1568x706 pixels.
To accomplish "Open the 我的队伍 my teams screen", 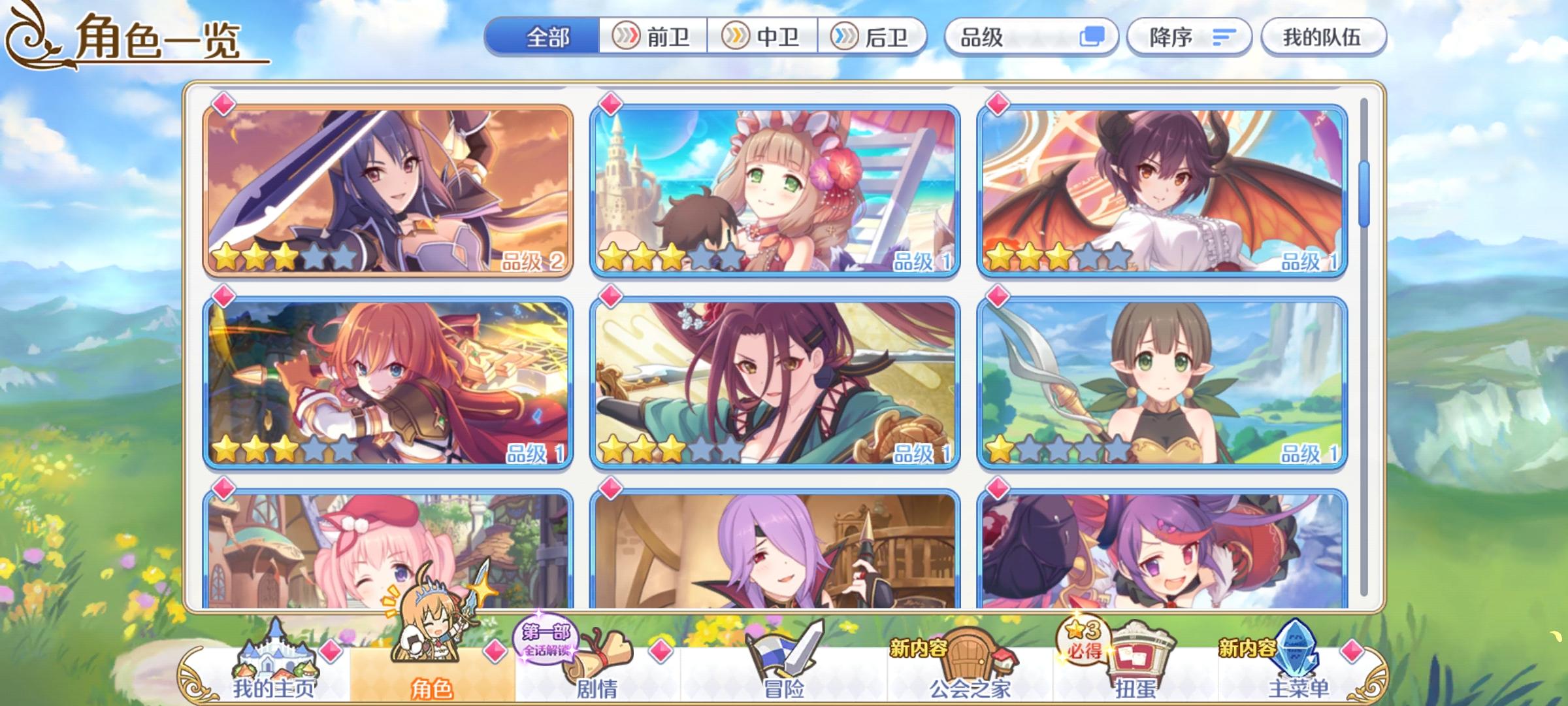I will (x=1323, y=37).
